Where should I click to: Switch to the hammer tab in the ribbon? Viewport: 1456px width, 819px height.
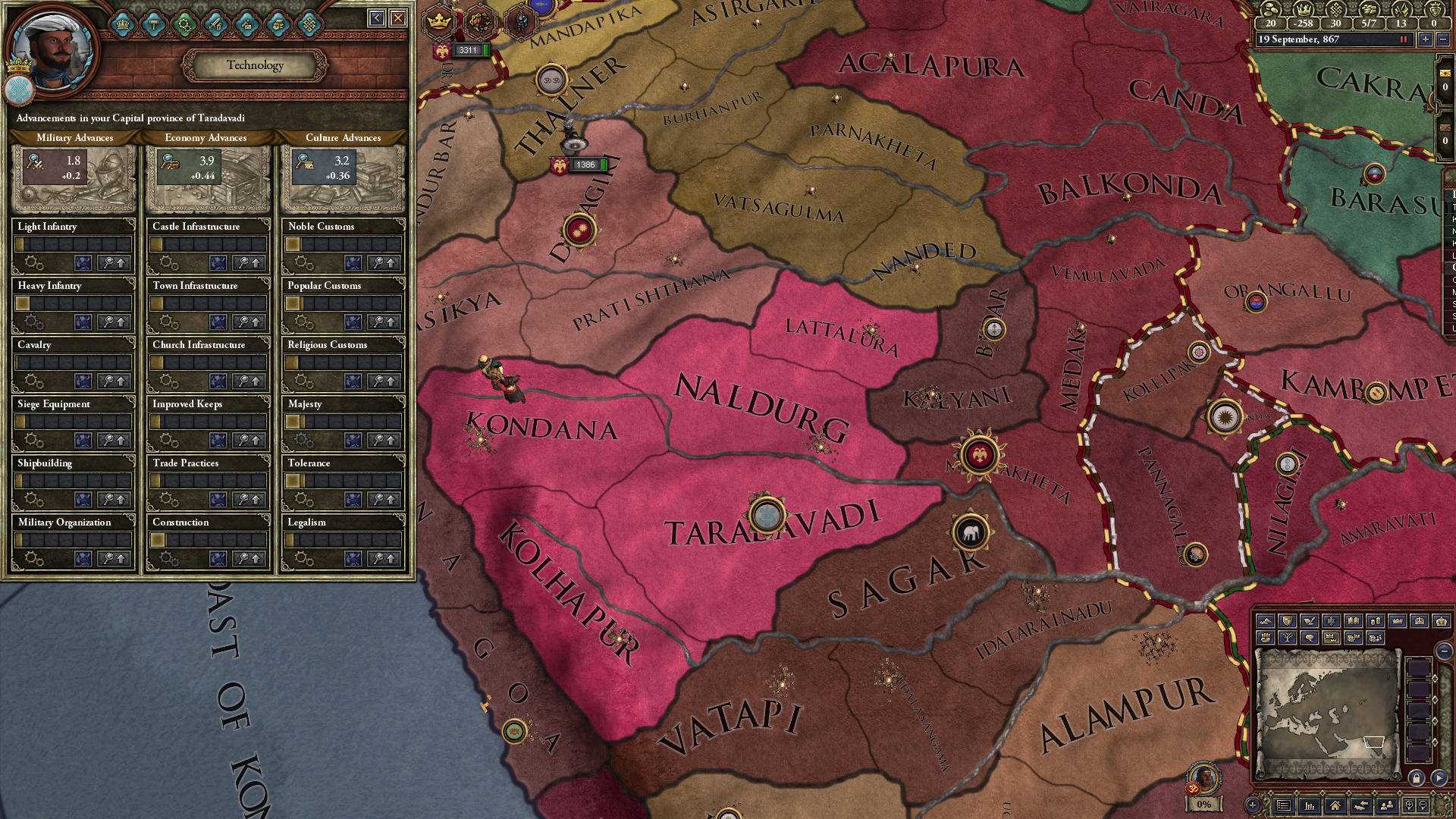click(x=154, y=24)
